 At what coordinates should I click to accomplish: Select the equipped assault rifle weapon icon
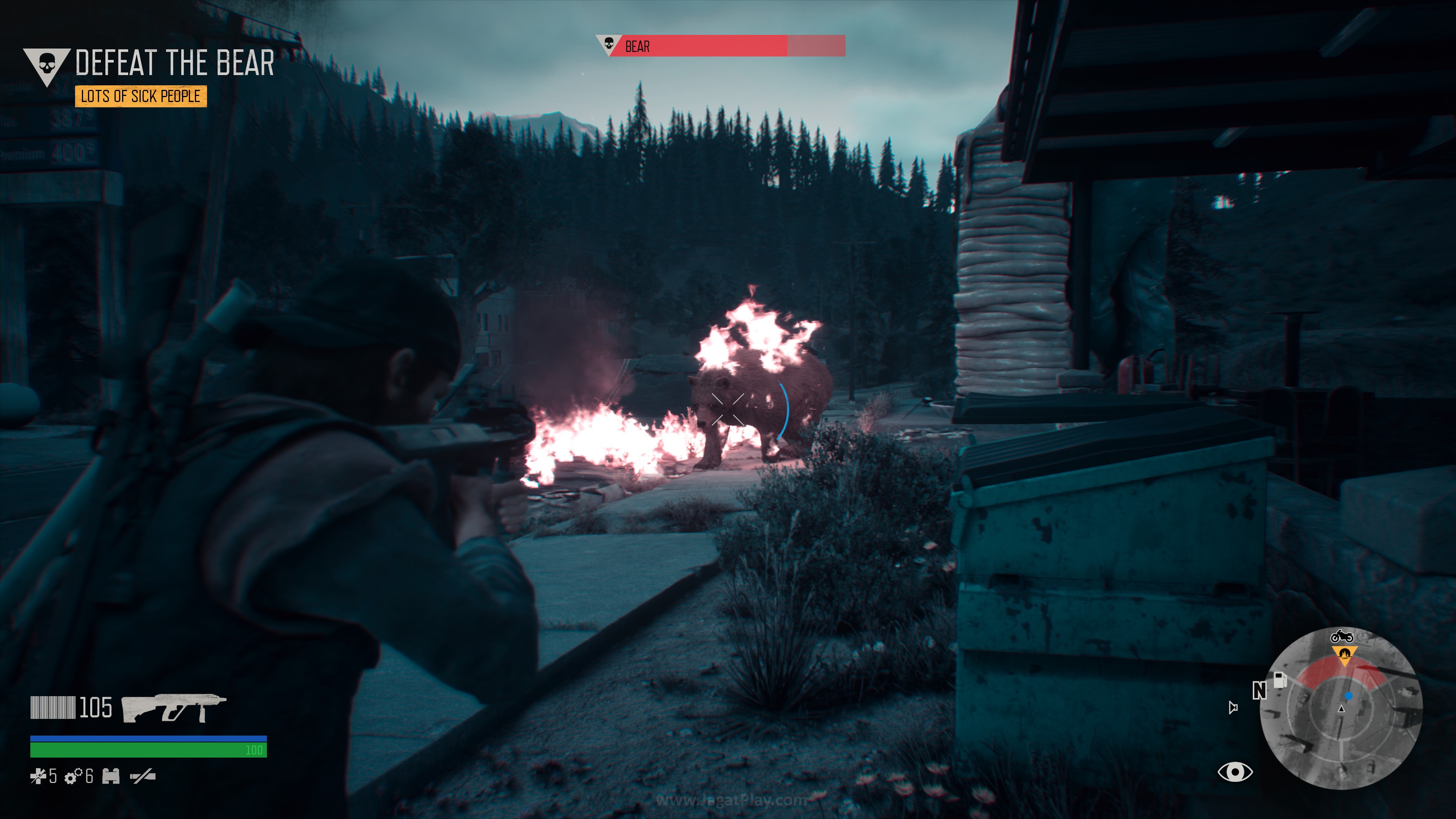[x=174, y=708]
